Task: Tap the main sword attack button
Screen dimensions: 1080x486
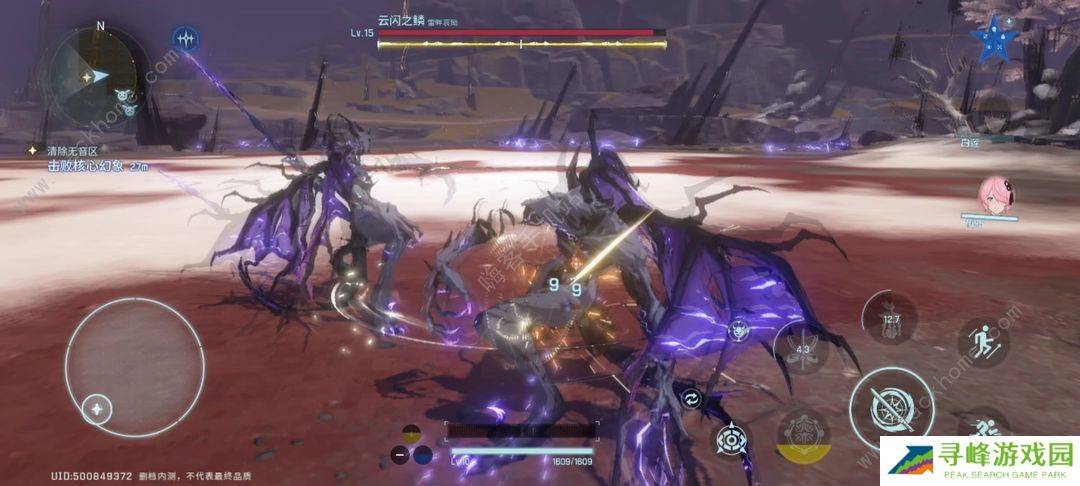Action: (885, 406)
